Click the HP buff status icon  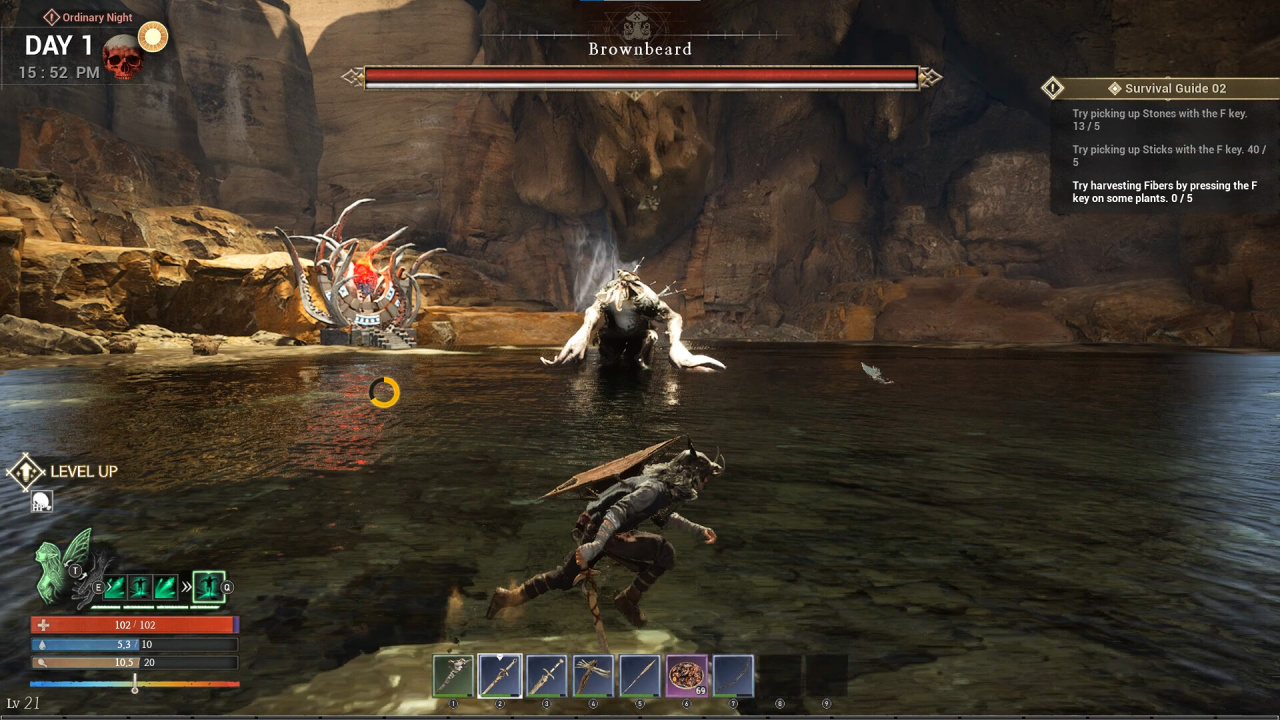tap(41, 501)
